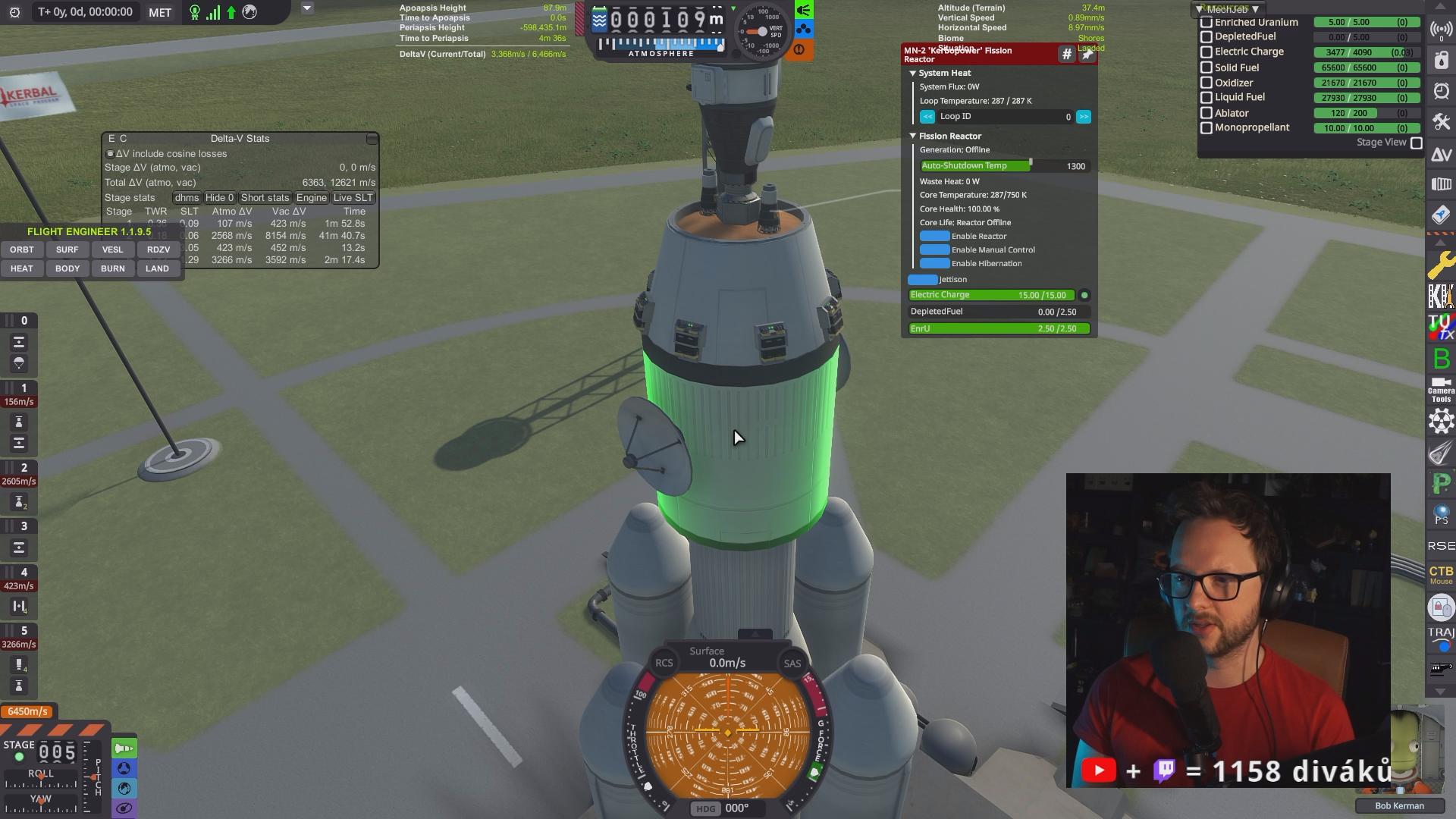Open the ORBT flight engineer panel
The image size is (1456, 819).
click(22, 249)
